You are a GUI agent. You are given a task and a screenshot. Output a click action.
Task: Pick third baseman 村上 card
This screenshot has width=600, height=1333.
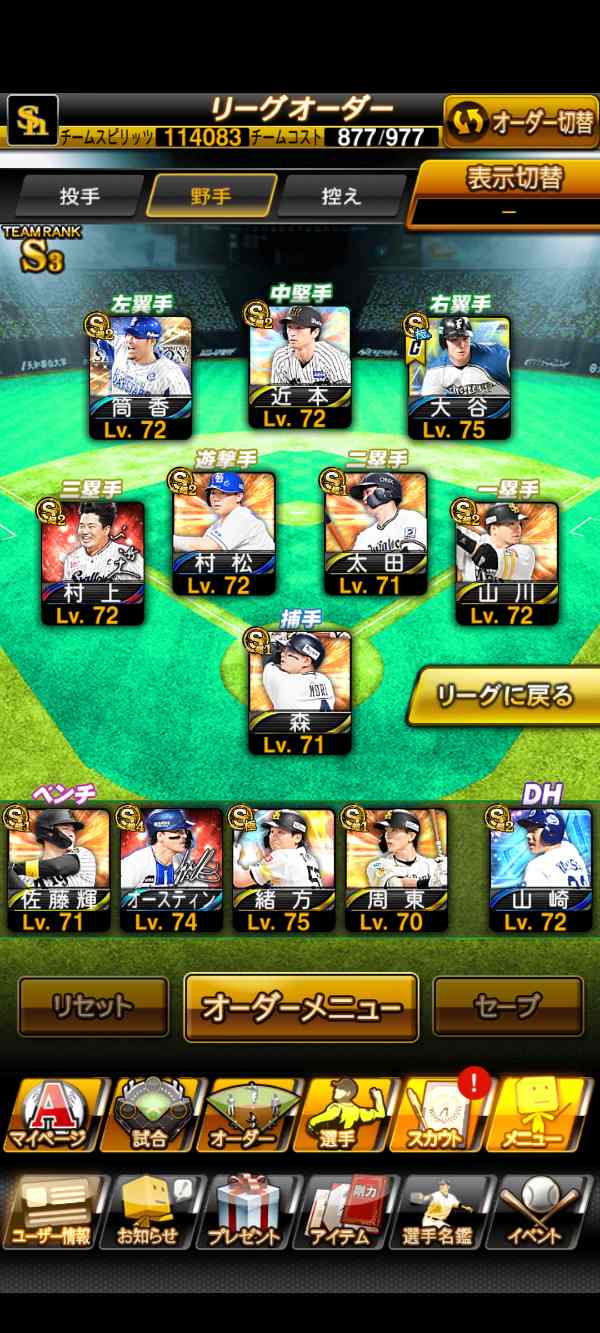coord(93,563)
